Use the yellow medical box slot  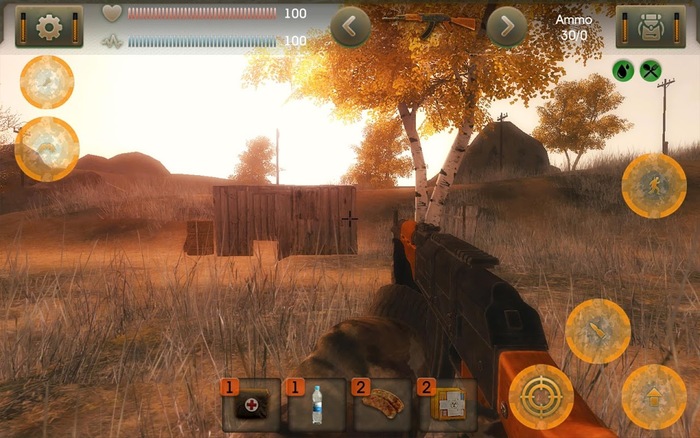[x=447, y=405]
